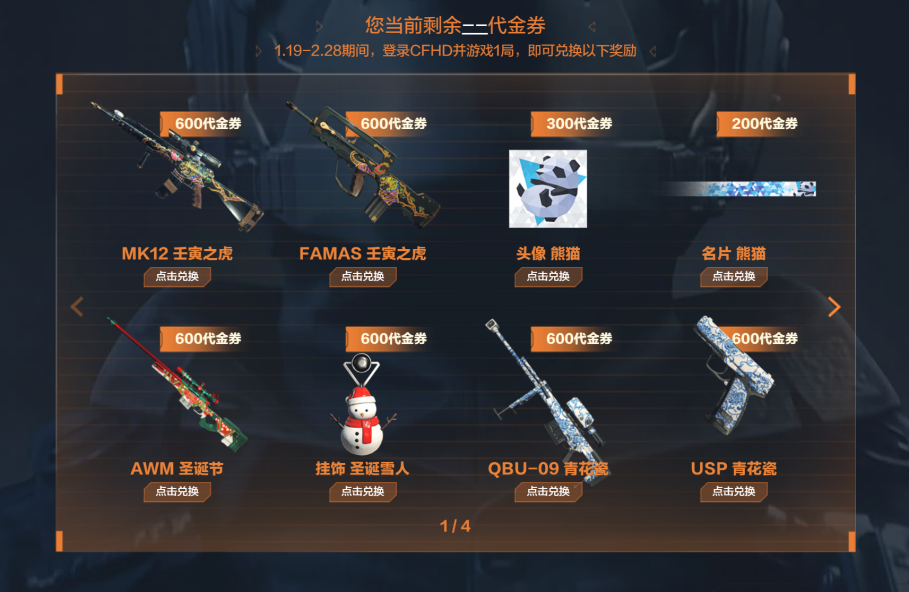Screen dimensions: 909x592
Task: Exchange vouchers for USP 青花瓷 pistol
Action: coord(733,492)
